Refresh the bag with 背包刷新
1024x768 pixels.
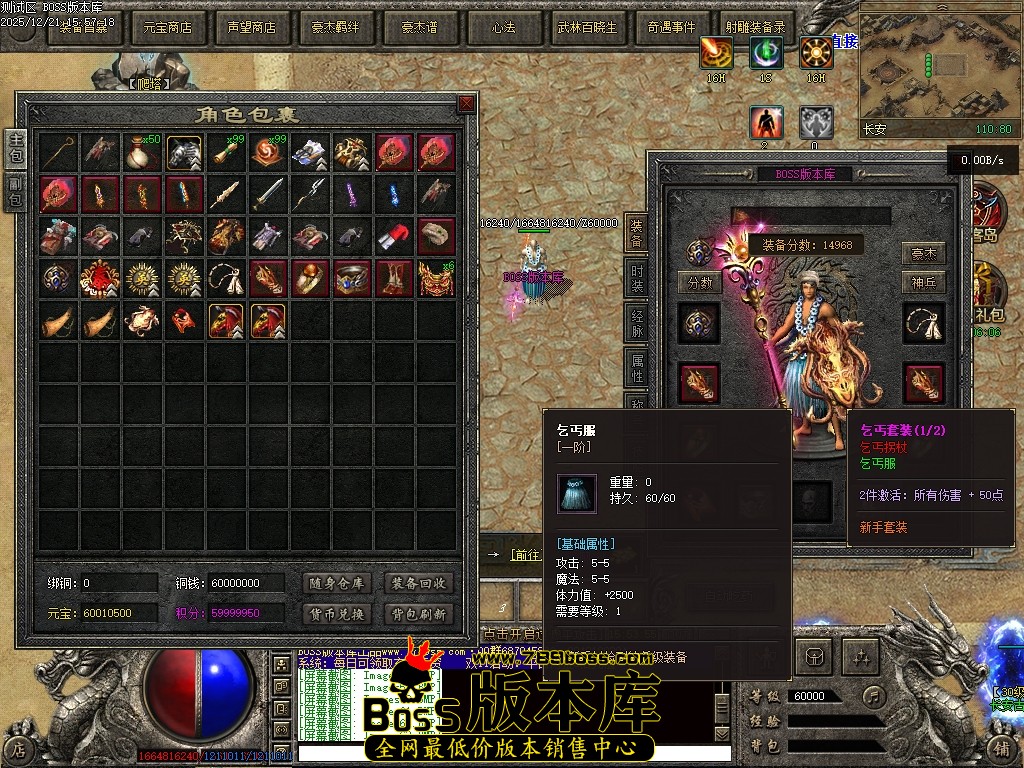419,614
